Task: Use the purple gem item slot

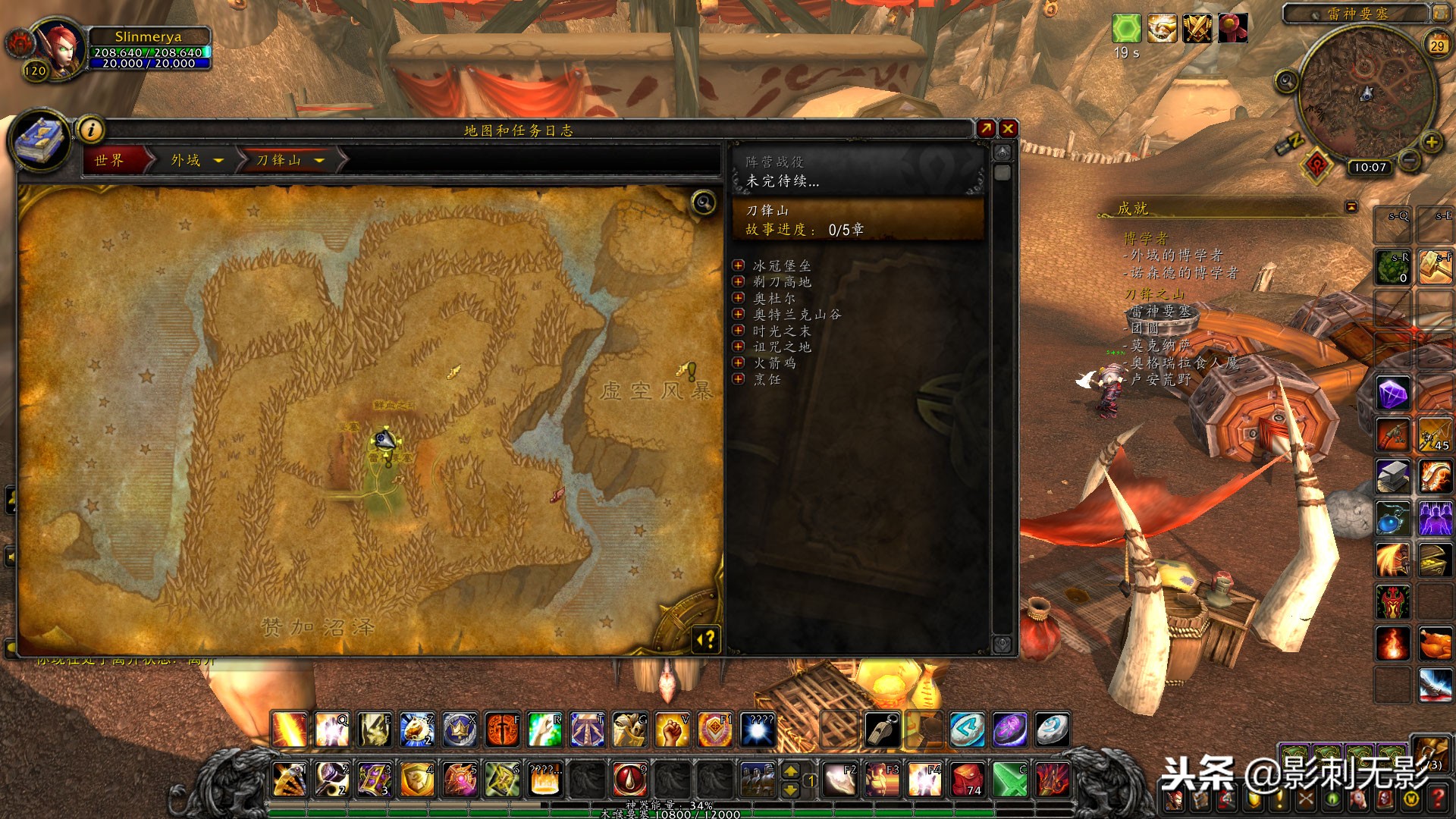Action: (x=1393, y=394)
